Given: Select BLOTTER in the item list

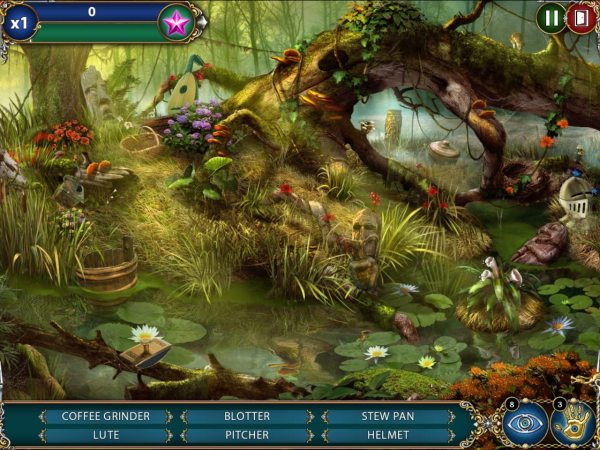Looking at the screenshot, I should (246, 416).
